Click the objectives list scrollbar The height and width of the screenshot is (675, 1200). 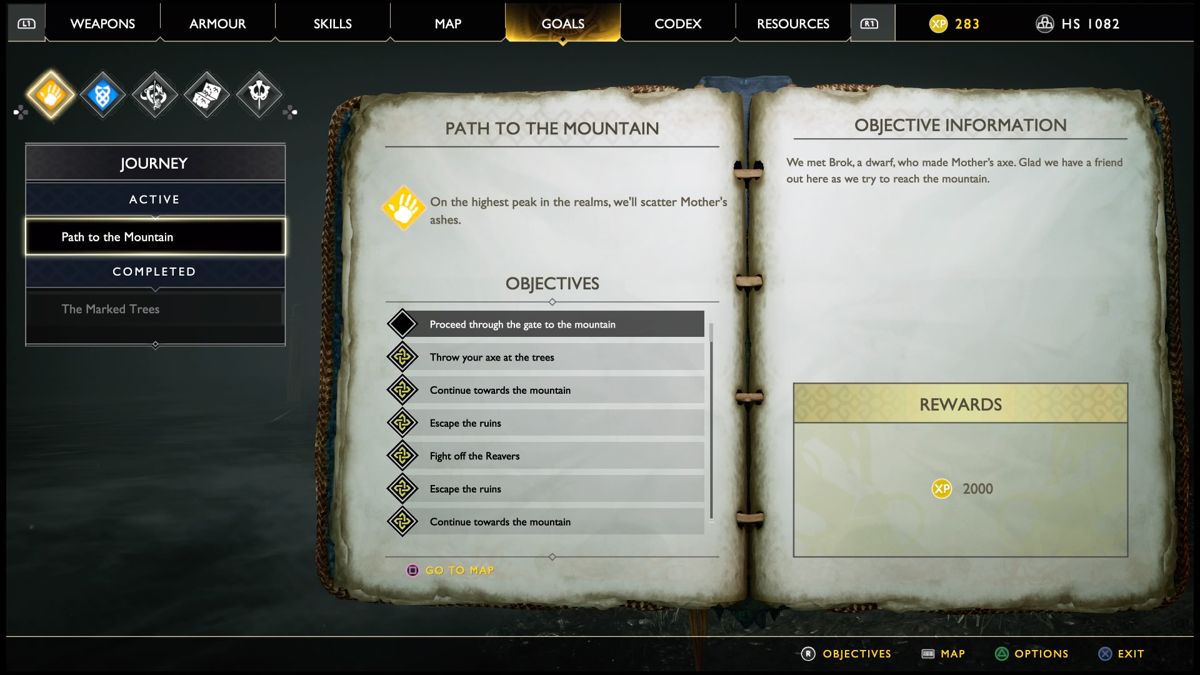tap(712, 420)
